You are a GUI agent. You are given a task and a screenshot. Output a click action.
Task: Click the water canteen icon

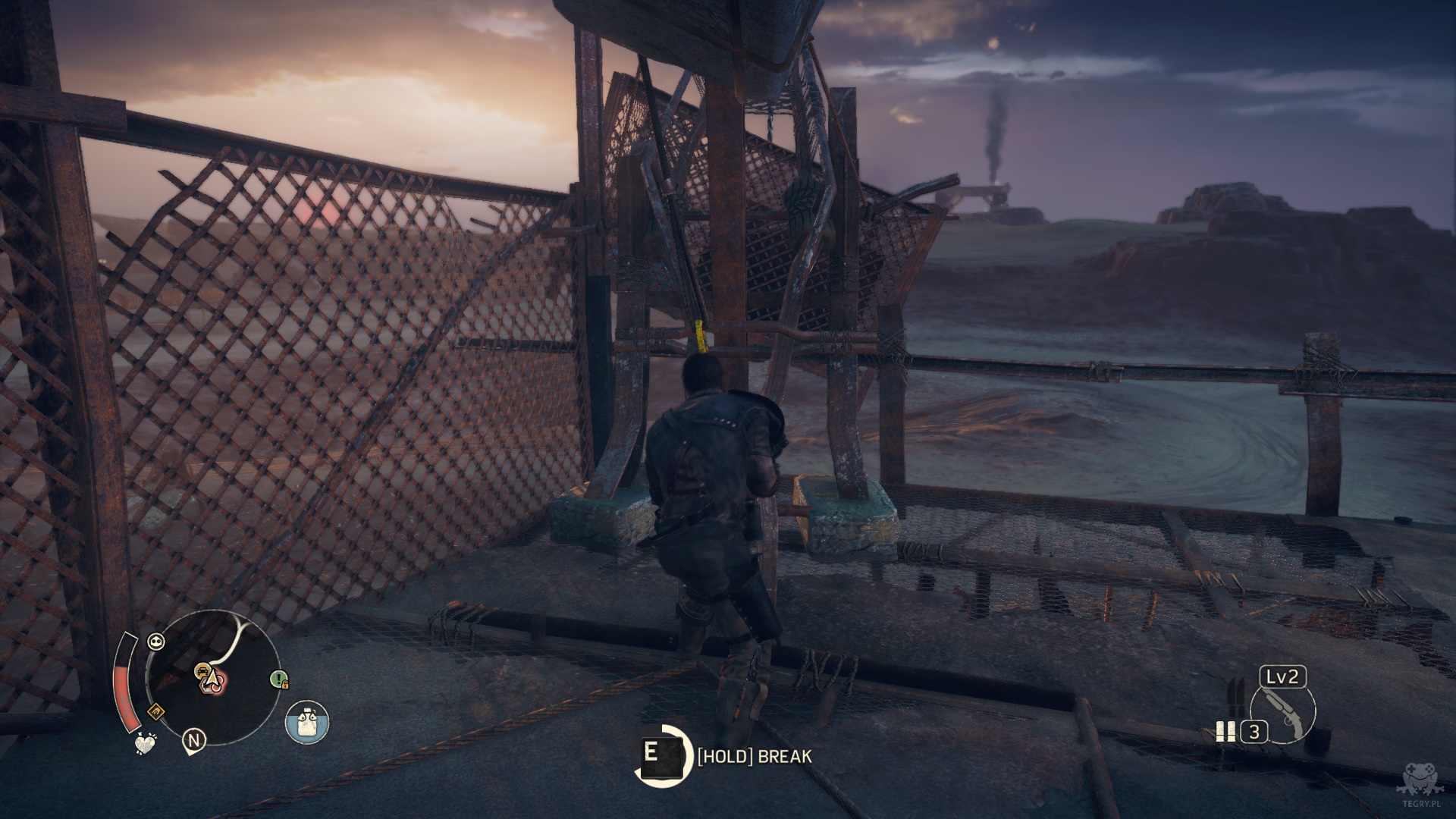307,721
